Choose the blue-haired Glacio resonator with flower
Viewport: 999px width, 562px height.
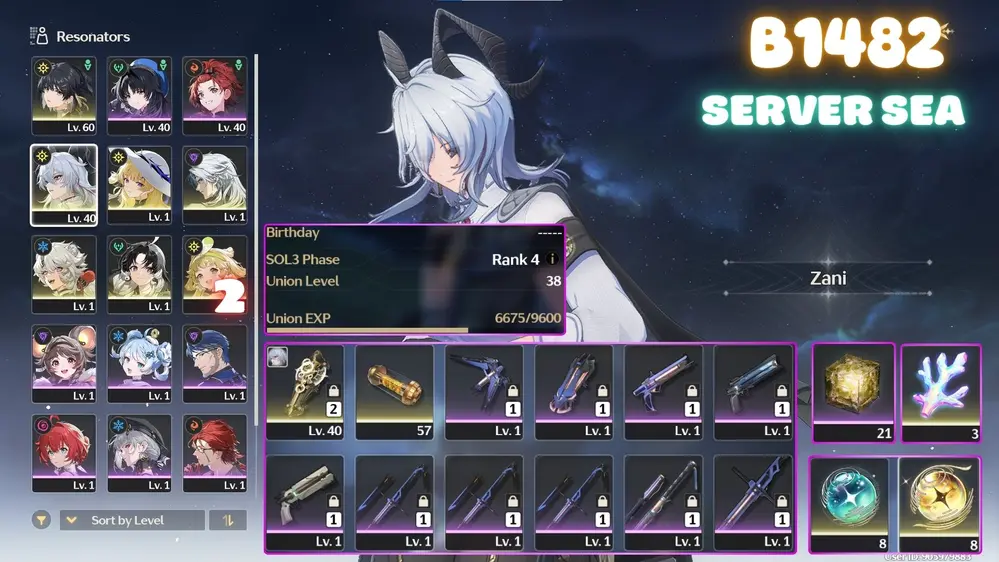click(140, 361)
